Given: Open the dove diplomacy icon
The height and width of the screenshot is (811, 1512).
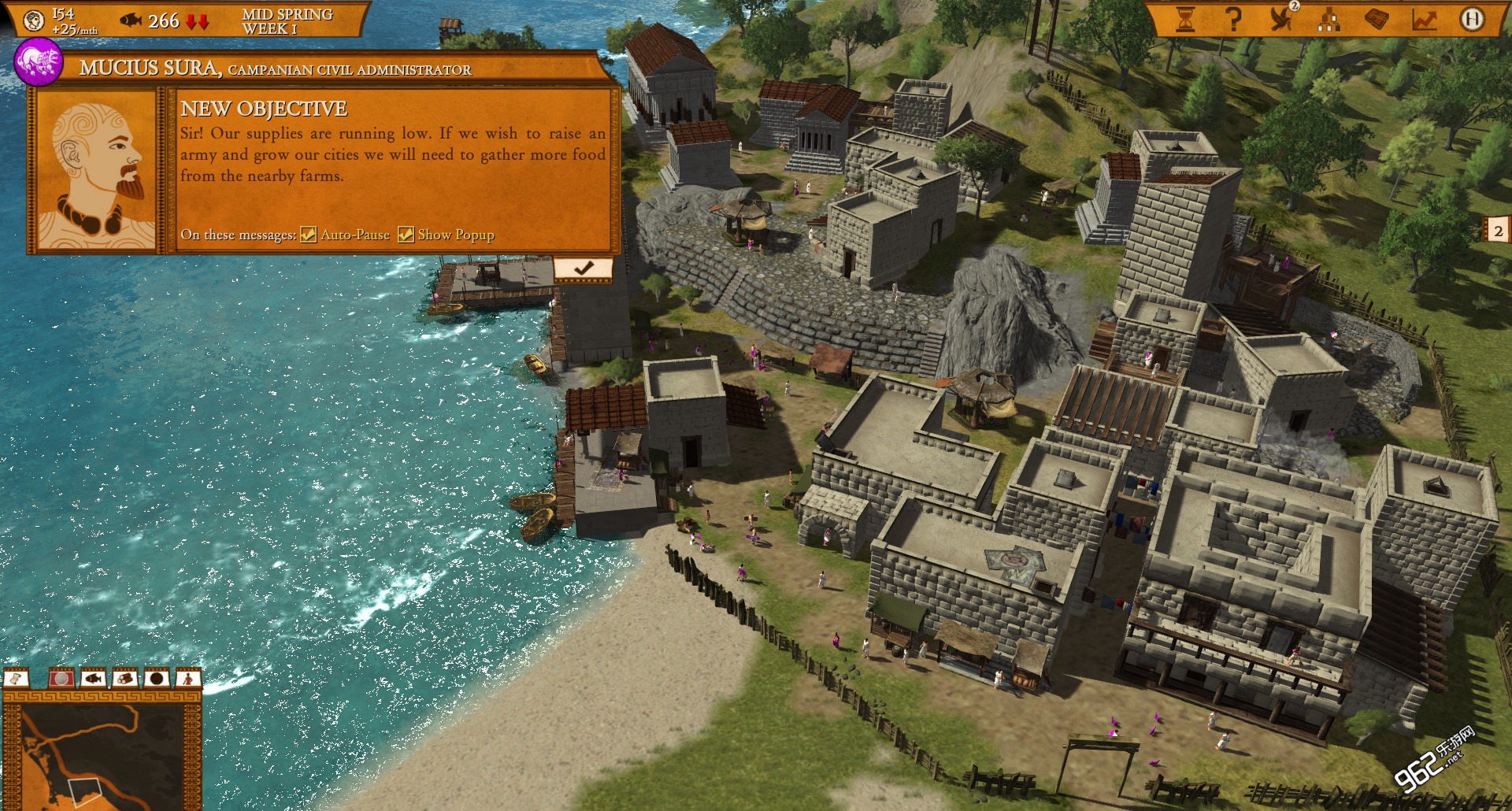Looking at the screenshot, I should [x=1282, y=20].
